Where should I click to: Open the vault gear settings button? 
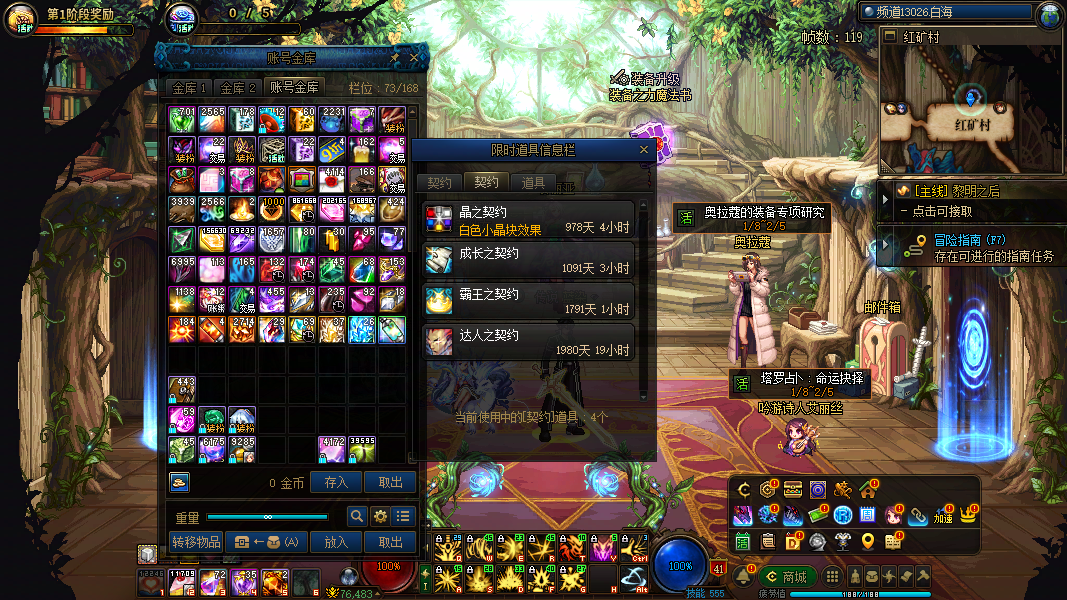point(380,516)
